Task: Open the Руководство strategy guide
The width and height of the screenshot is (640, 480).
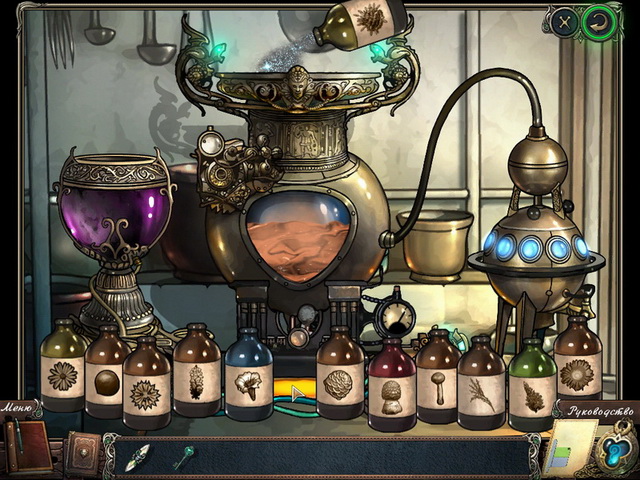Action: [x=599, y=410]
